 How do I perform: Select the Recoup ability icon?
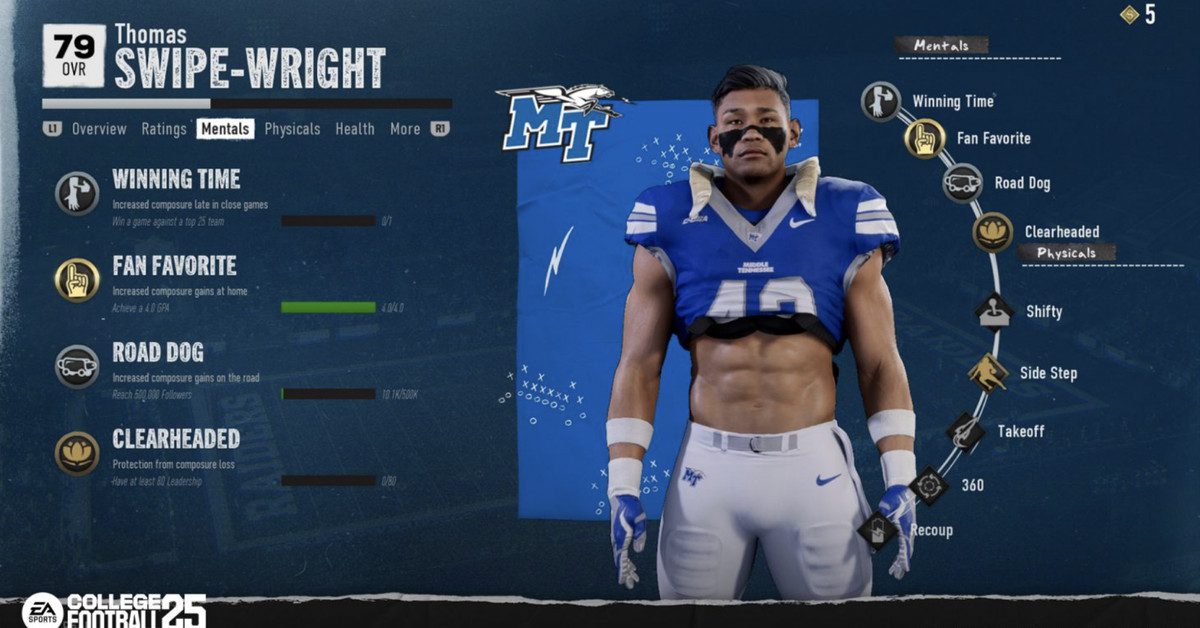point(877,530)
